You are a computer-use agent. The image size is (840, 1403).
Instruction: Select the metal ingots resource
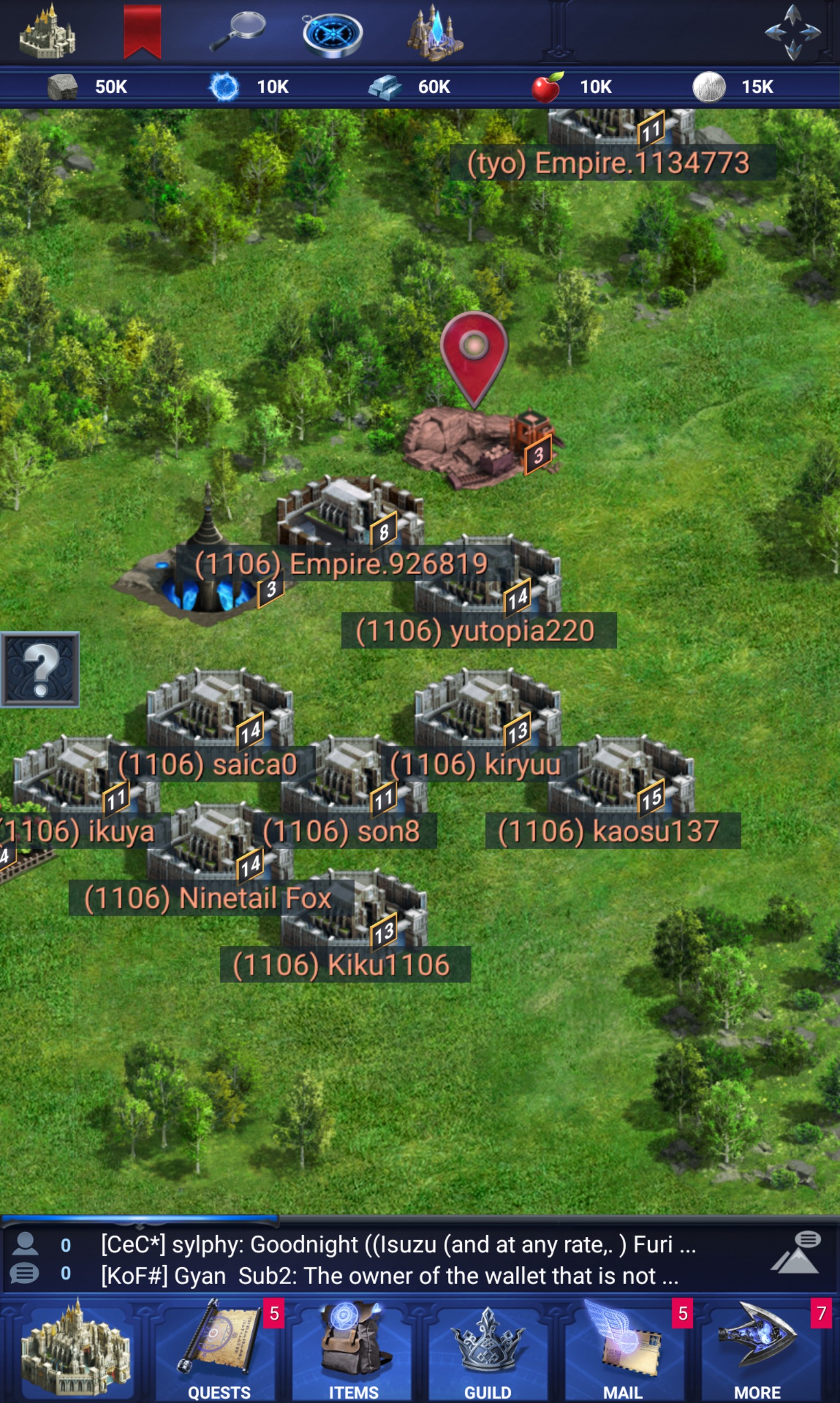[x=410, y=87]
